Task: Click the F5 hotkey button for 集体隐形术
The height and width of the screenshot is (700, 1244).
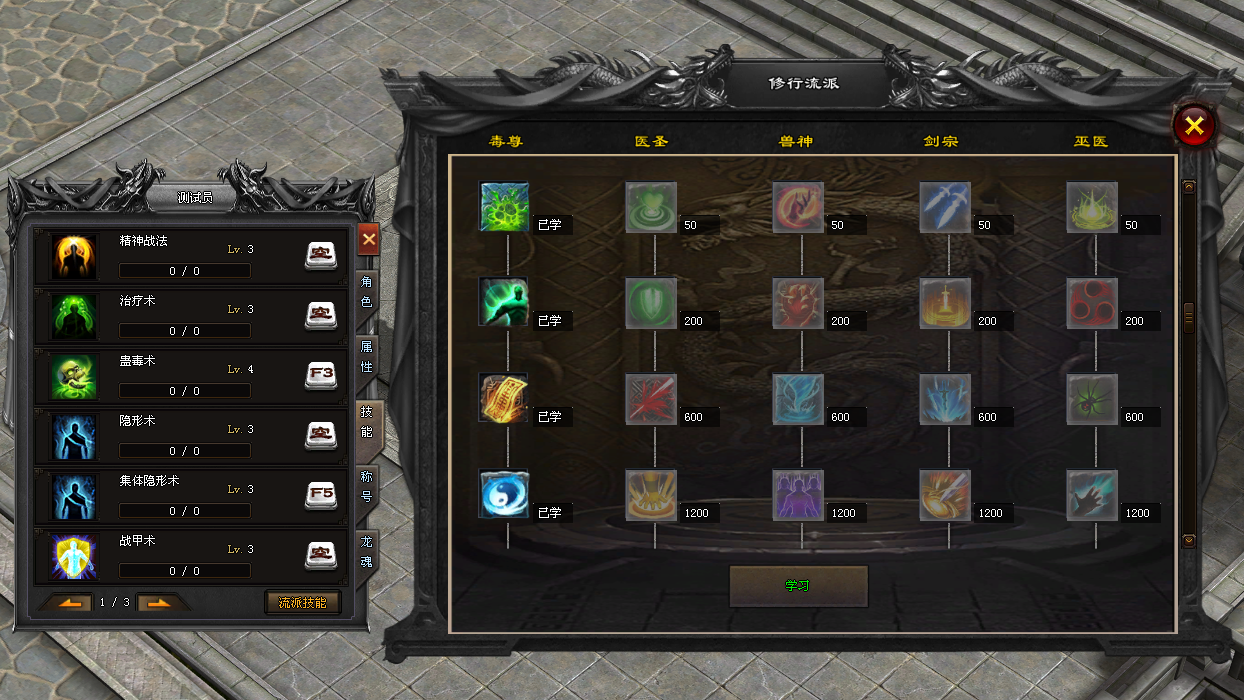Action: [320, 496]
